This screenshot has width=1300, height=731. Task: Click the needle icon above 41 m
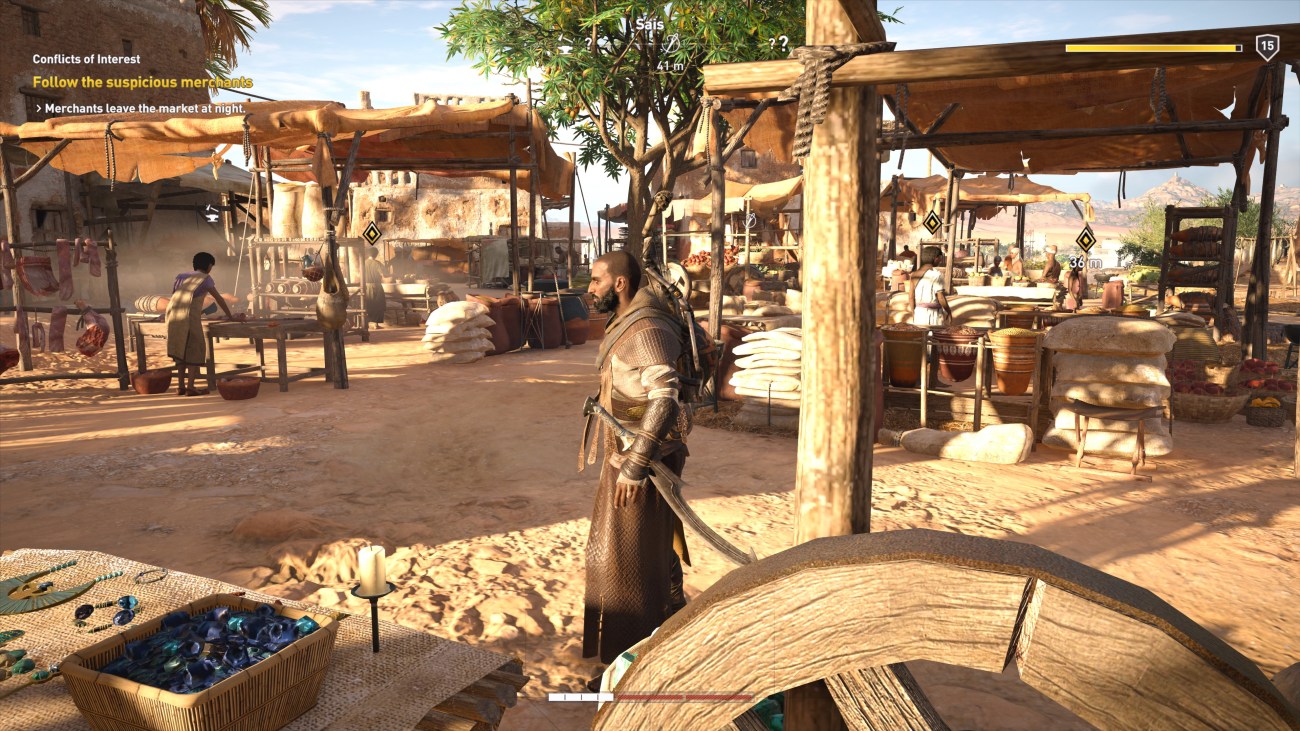click(x=672, y=43)
